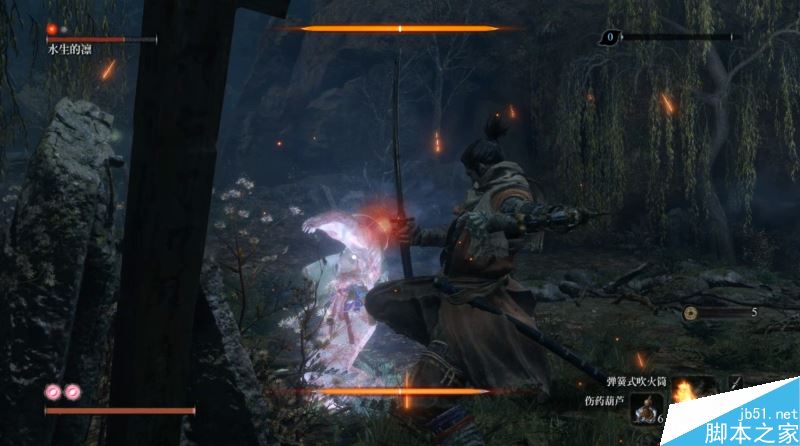Select the healing gourd item slot
The image size is (800, 446).
pos(644,407)
